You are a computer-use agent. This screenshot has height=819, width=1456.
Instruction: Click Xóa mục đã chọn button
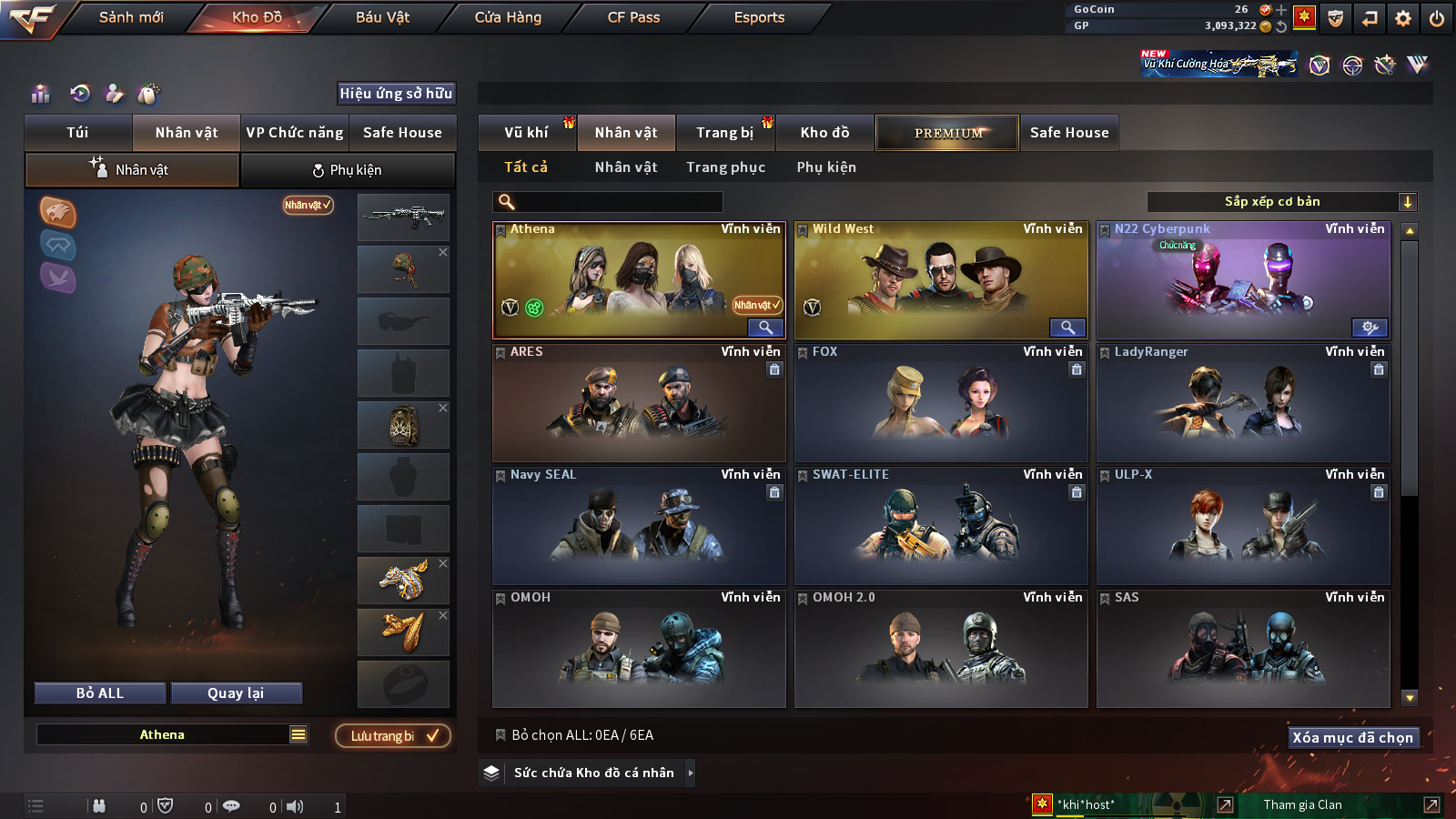(1353, 737)
